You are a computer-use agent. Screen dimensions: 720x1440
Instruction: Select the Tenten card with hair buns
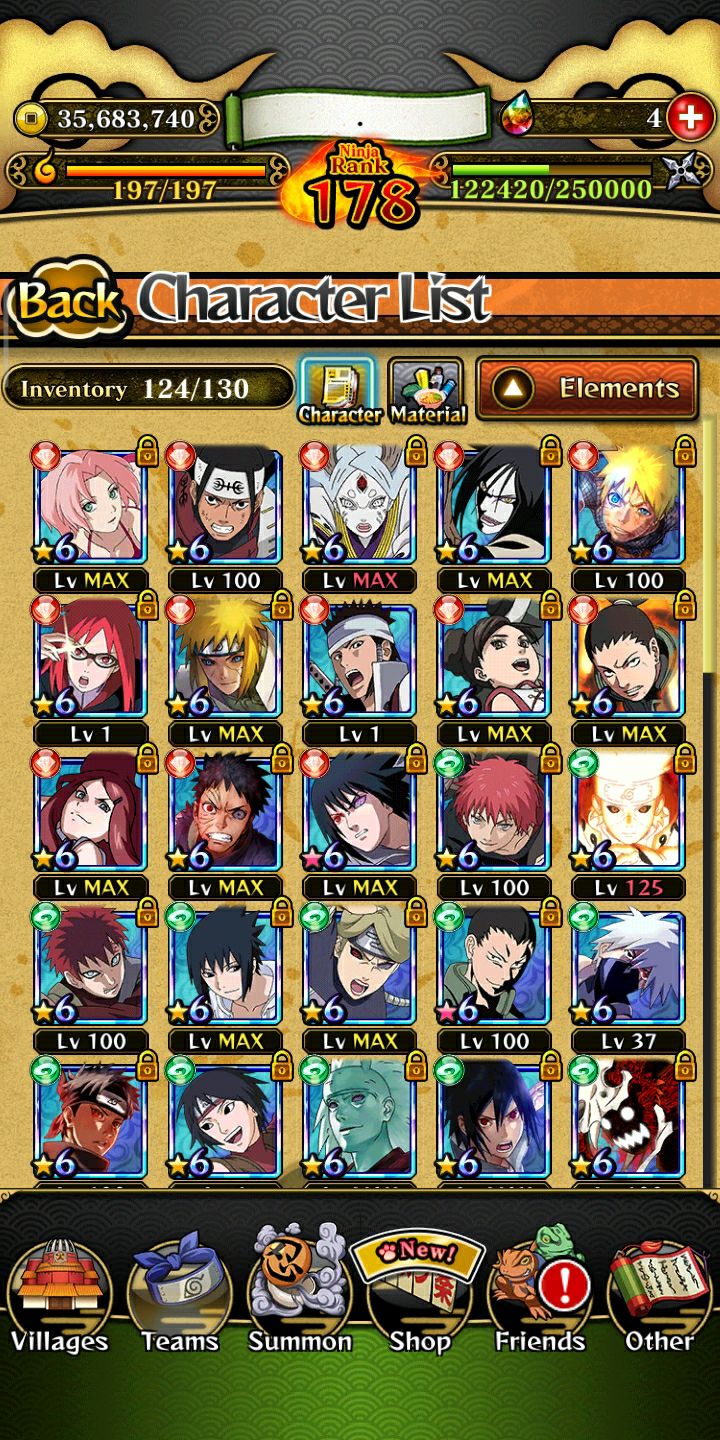pos(493,660)
